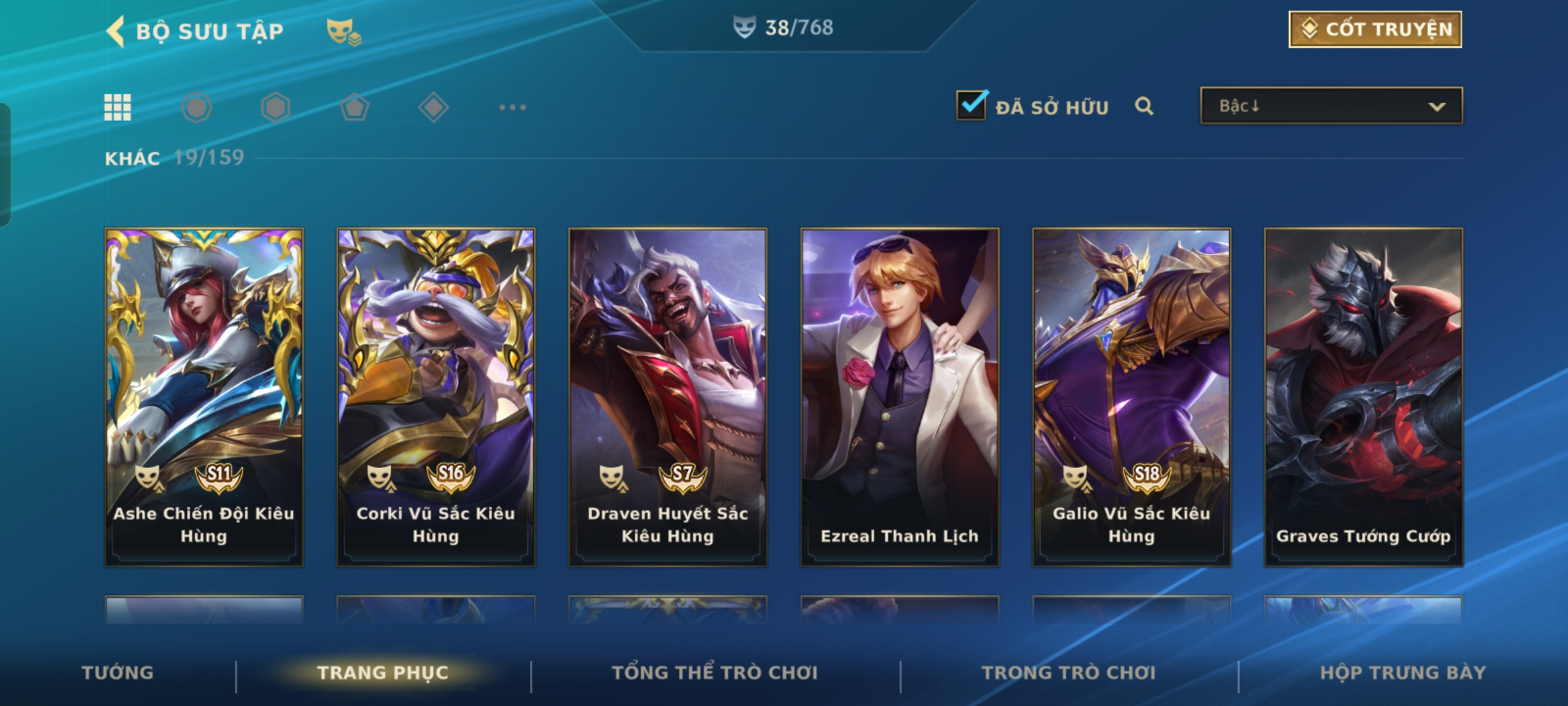The image size is (1568, 706).
Task: Toggle the Đã Sở Hữu checkbox
Action: click(x=972, y=105)
